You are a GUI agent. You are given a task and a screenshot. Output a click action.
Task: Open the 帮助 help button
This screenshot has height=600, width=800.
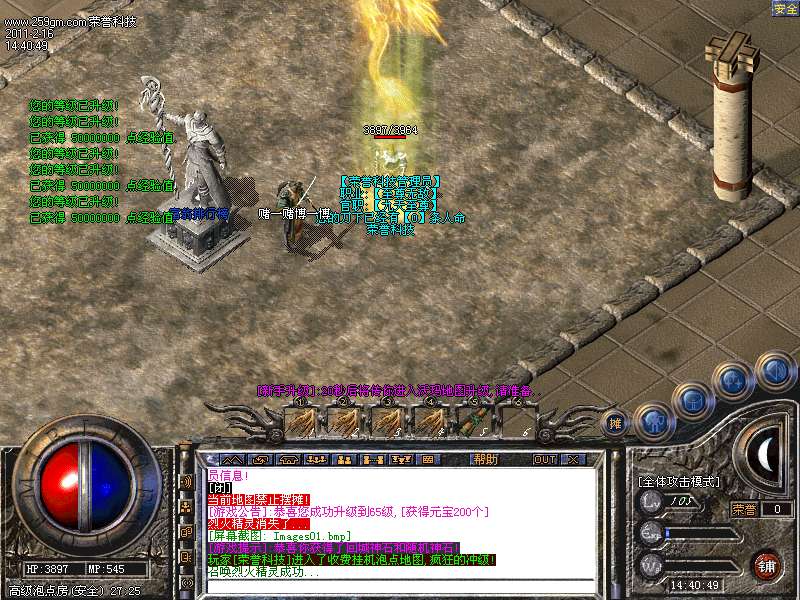click(485, 459)
